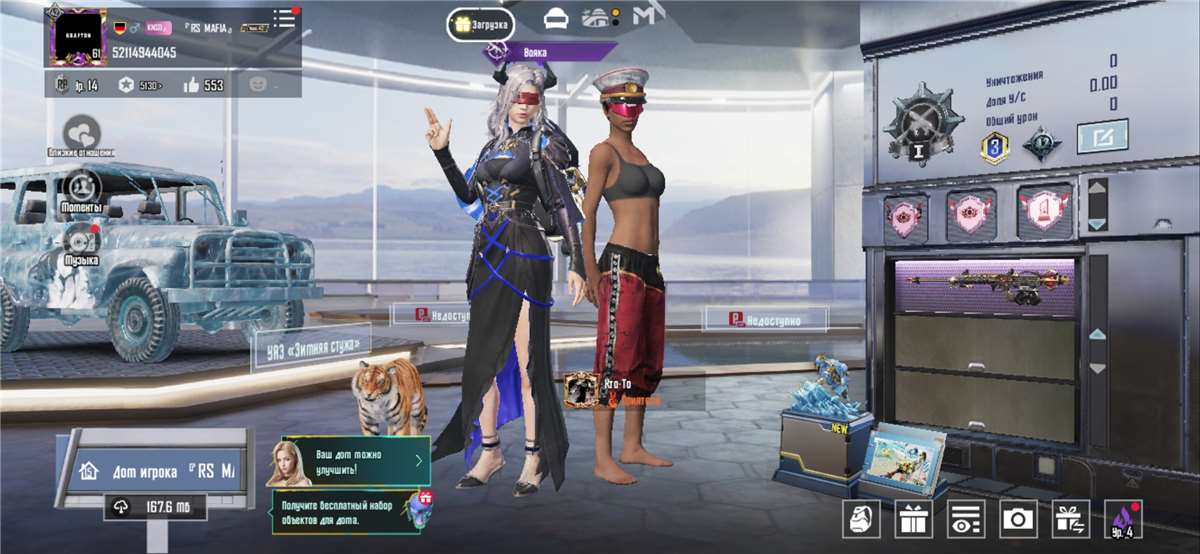Select the УАЗ «Зимняя стужа» vehicle label

click(312, 348)
